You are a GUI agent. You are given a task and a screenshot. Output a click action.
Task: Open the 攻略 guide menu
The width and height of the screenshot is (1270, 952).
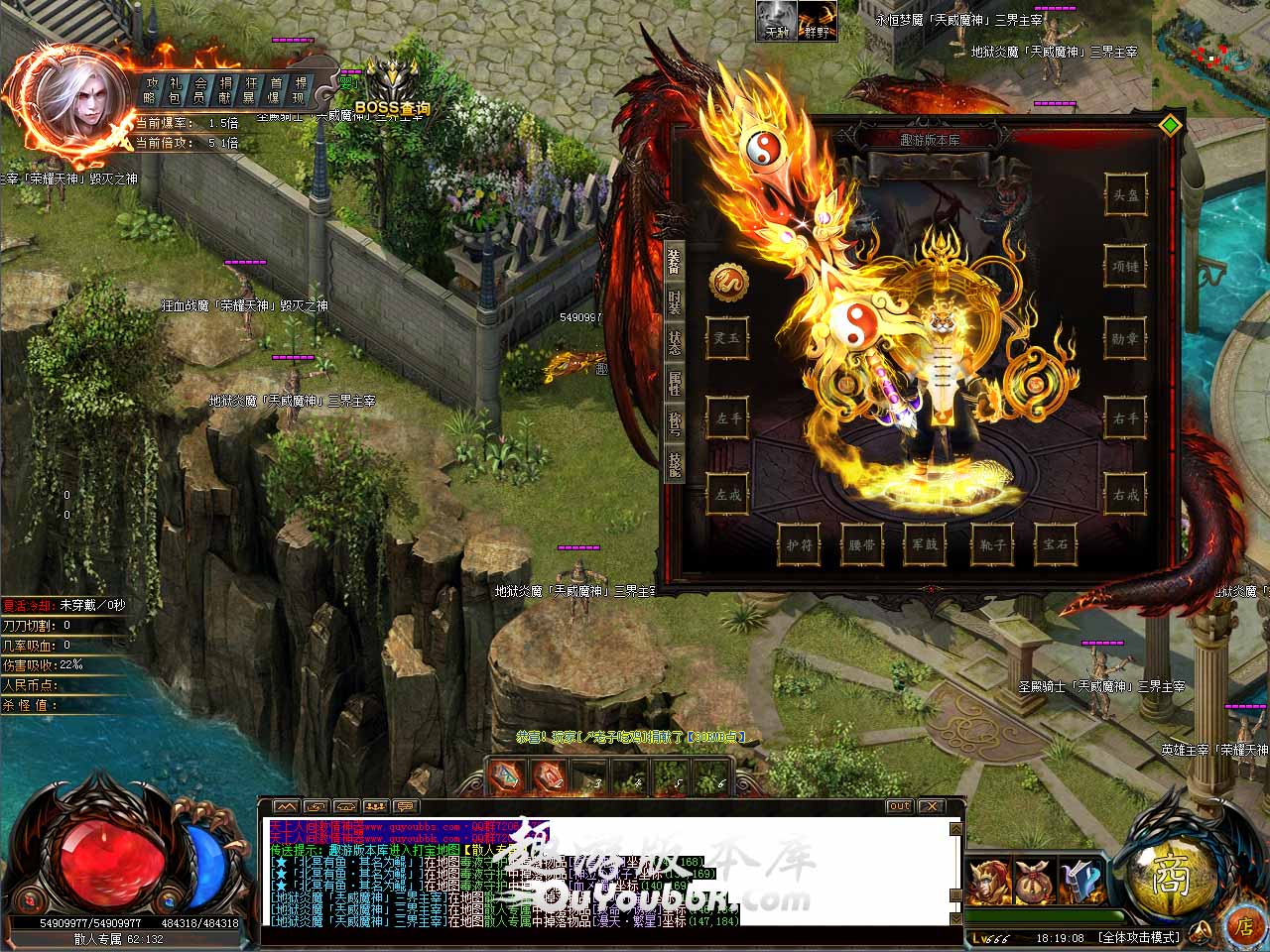coord(151,89)
